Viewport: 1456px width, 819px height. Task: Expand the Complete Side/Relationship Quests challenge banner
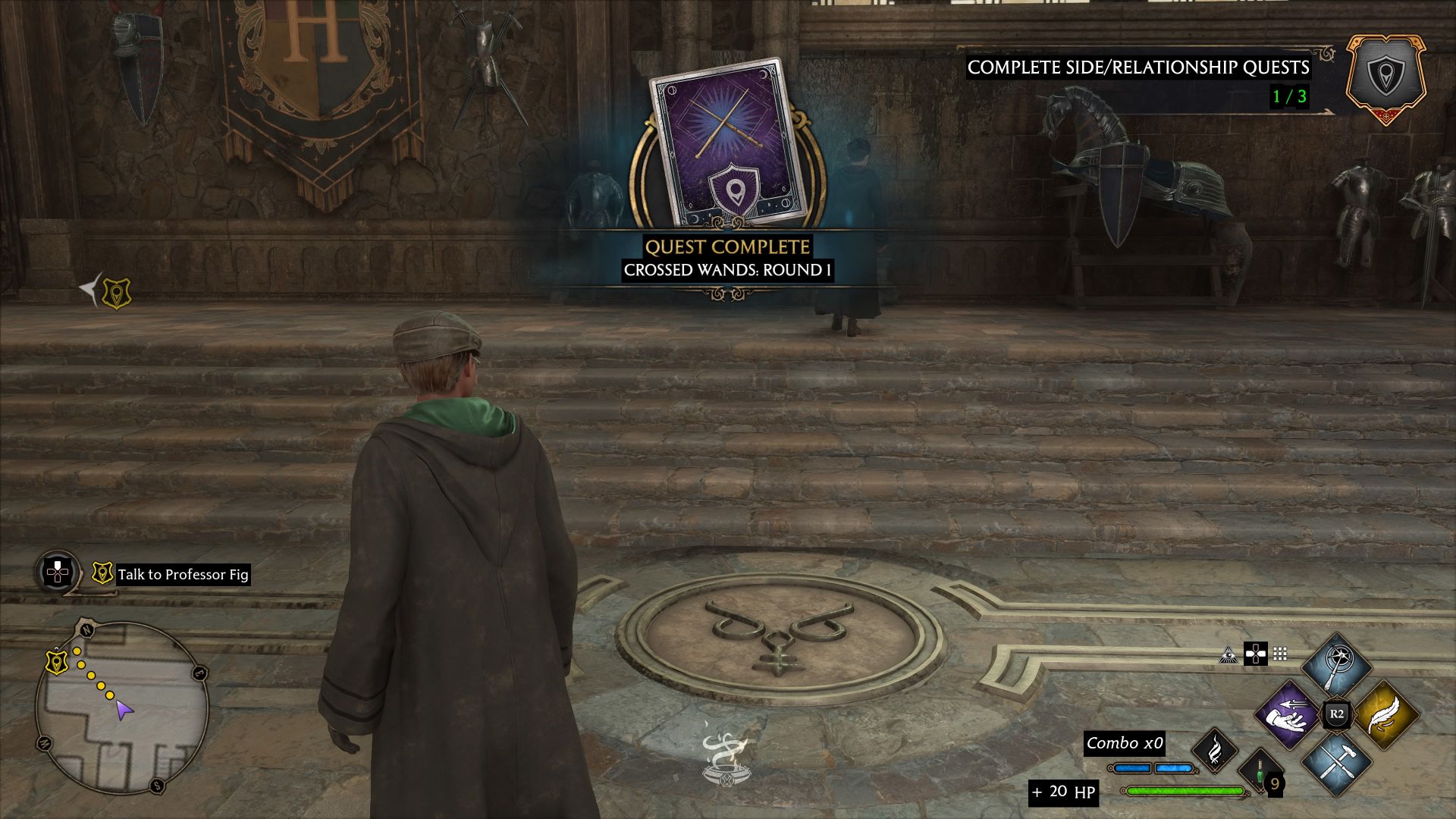click(x=1137, y=68)
